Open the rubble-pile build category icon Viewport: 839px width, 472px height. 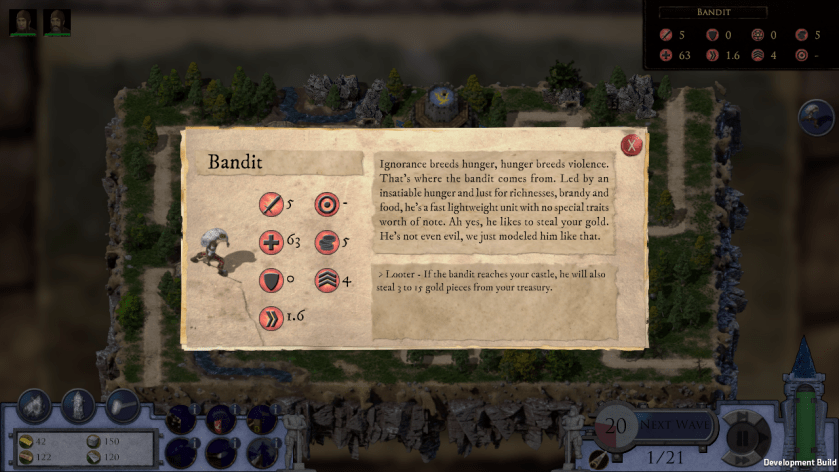click(x=34, y=404)
